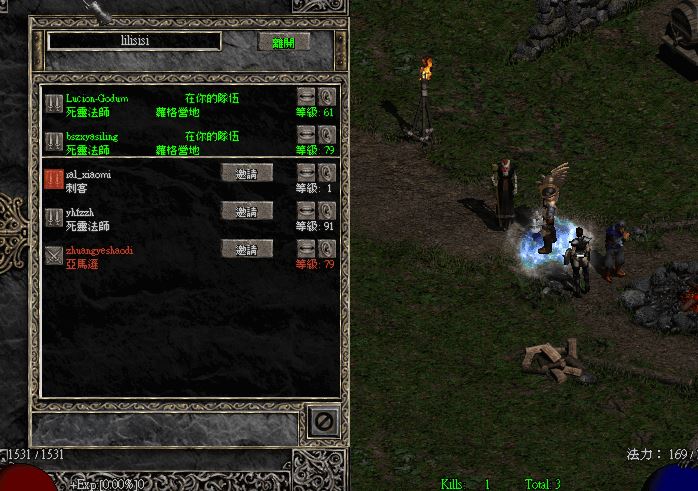Toggle the ear icon on Lucion-Godum's row
Image resolution: width=698 pixels, height=491 pixels.
(x=326, y=97)
